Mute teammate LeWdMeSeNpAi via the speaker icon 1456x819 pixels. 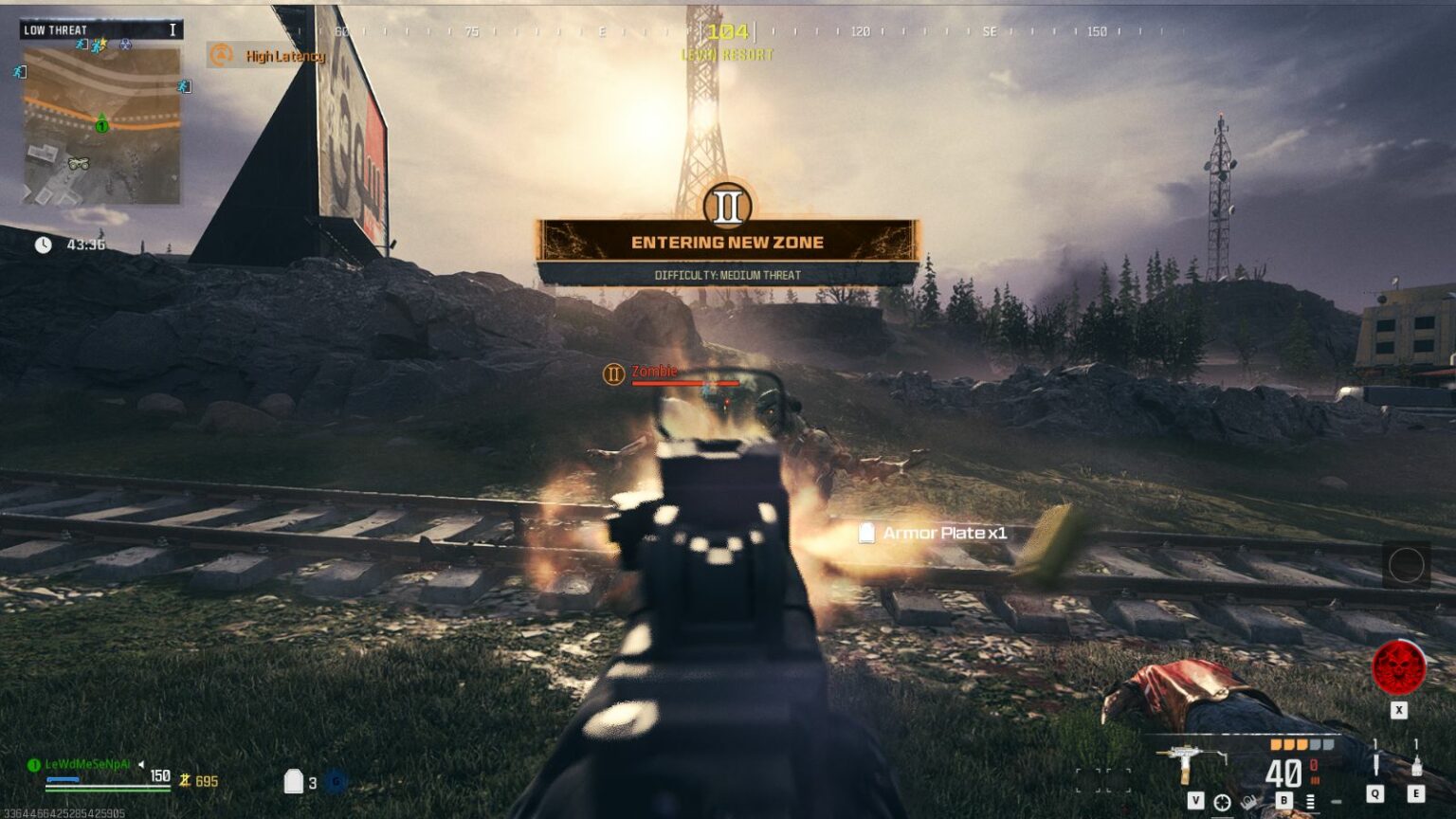(140, 764)
